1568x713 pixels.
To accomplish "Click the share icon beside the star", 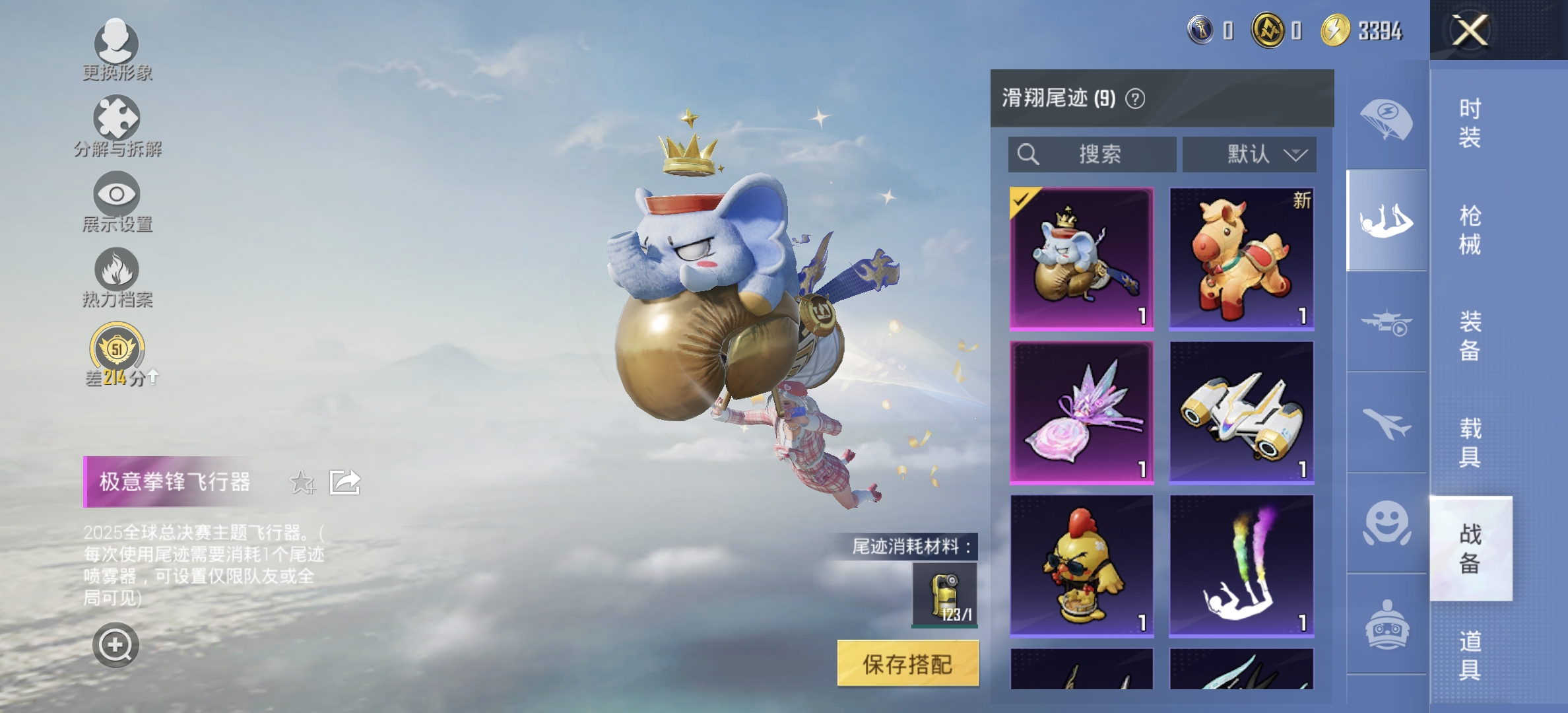I will (x=344, y=482).
